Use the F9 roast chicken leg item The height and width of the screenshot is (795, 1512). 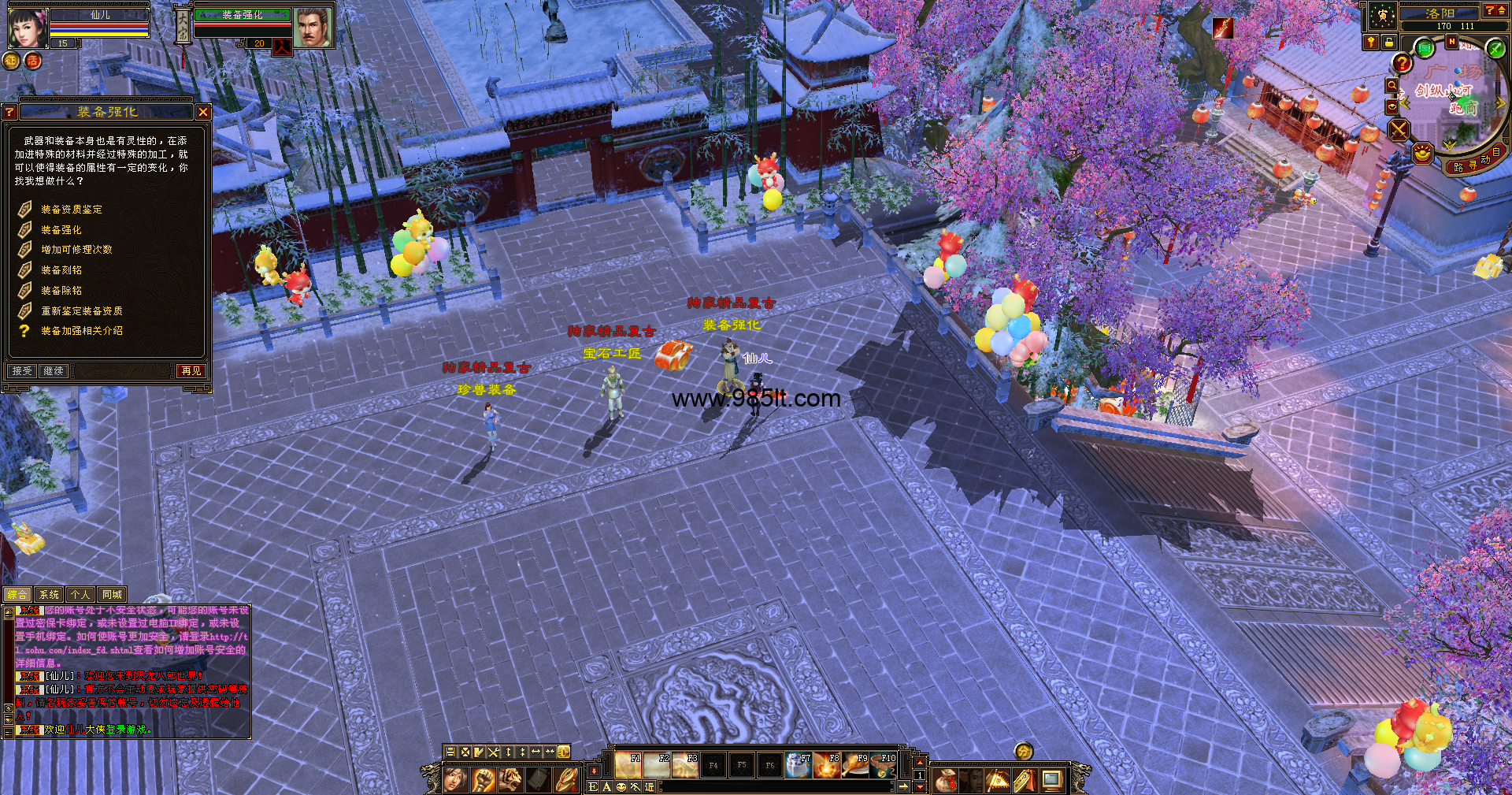pyautogui.click(x=855, y=765)
